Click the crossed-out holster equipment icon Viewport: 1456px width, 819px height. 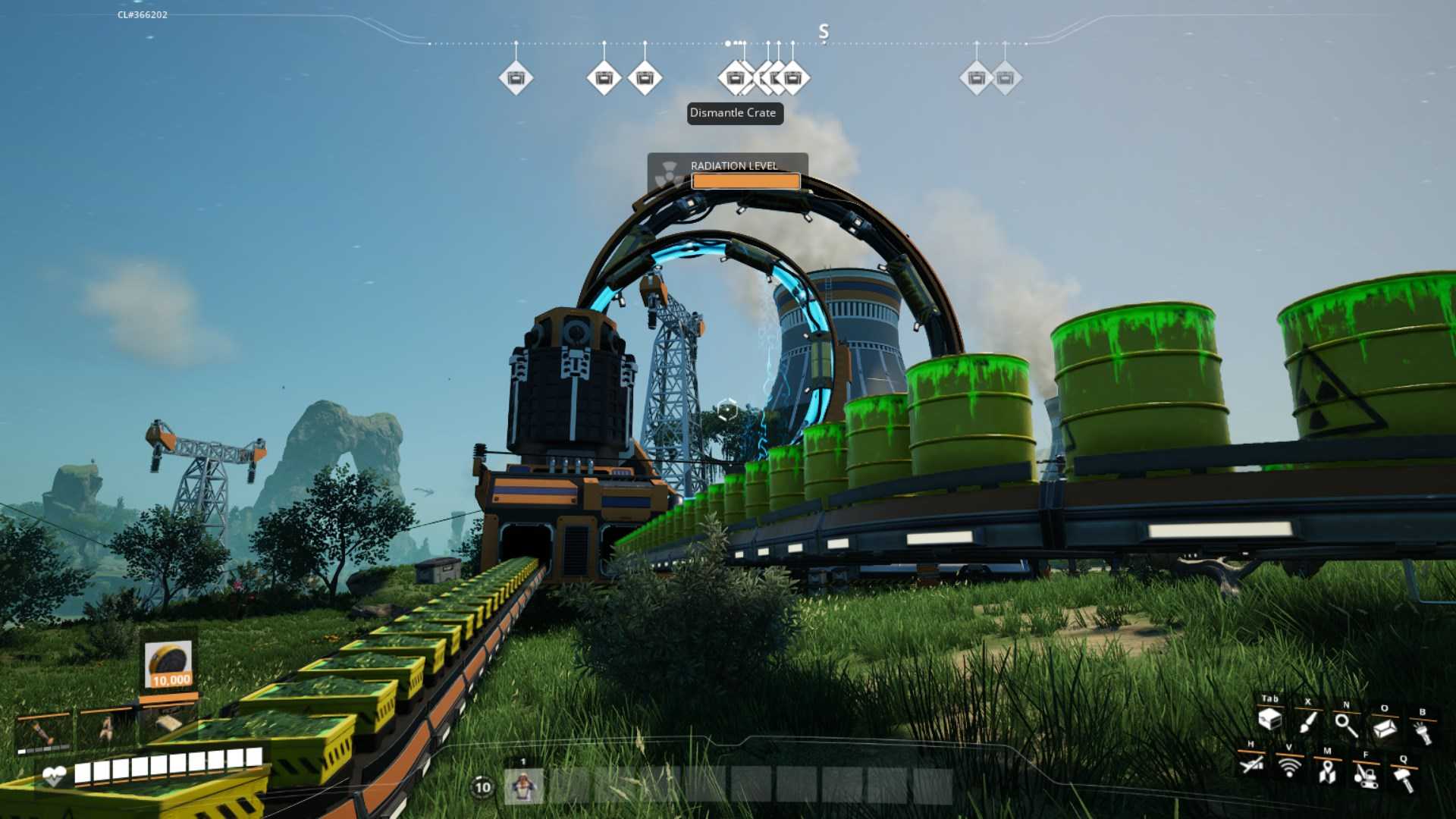point(1251,764)
